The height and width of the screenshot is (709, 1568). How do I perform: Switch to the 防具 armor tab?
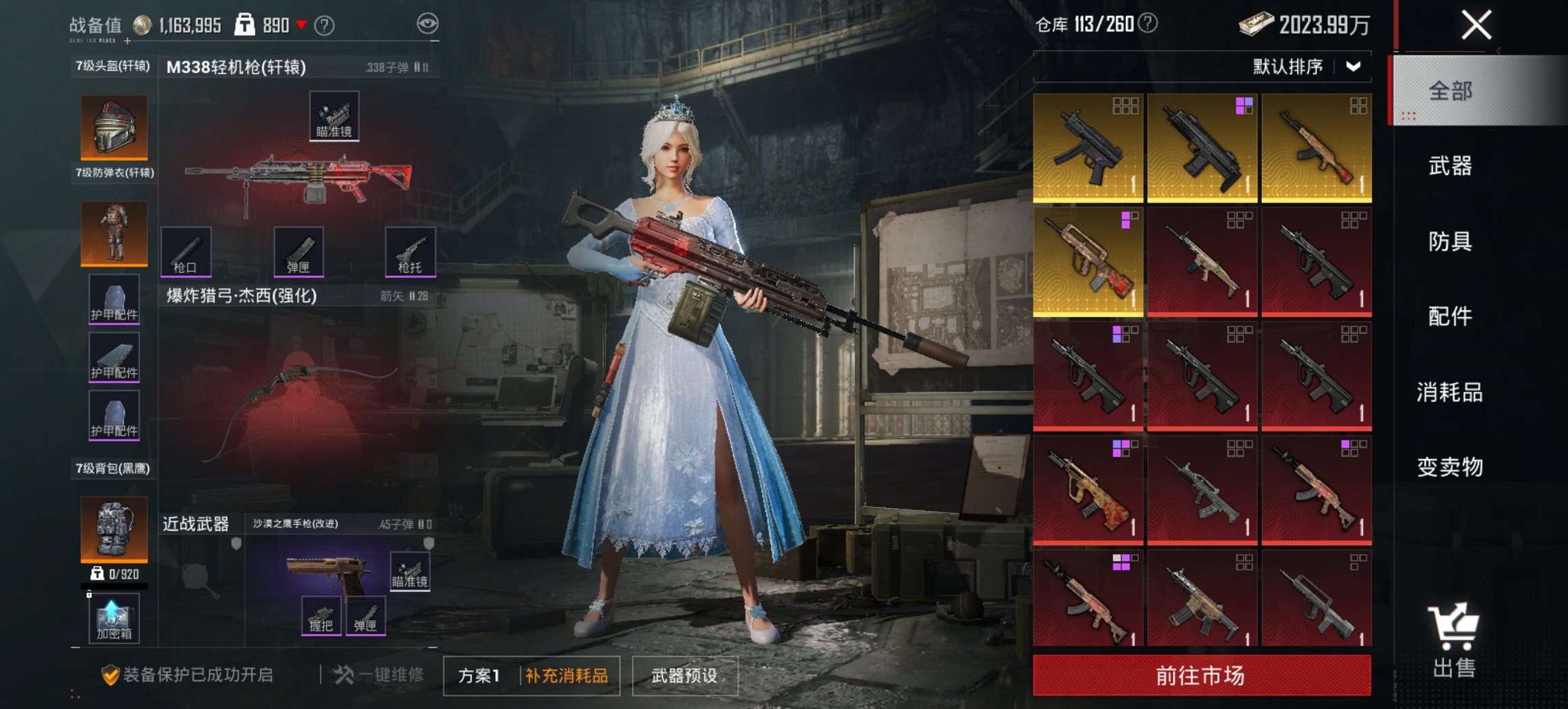tap(1451, 241)
